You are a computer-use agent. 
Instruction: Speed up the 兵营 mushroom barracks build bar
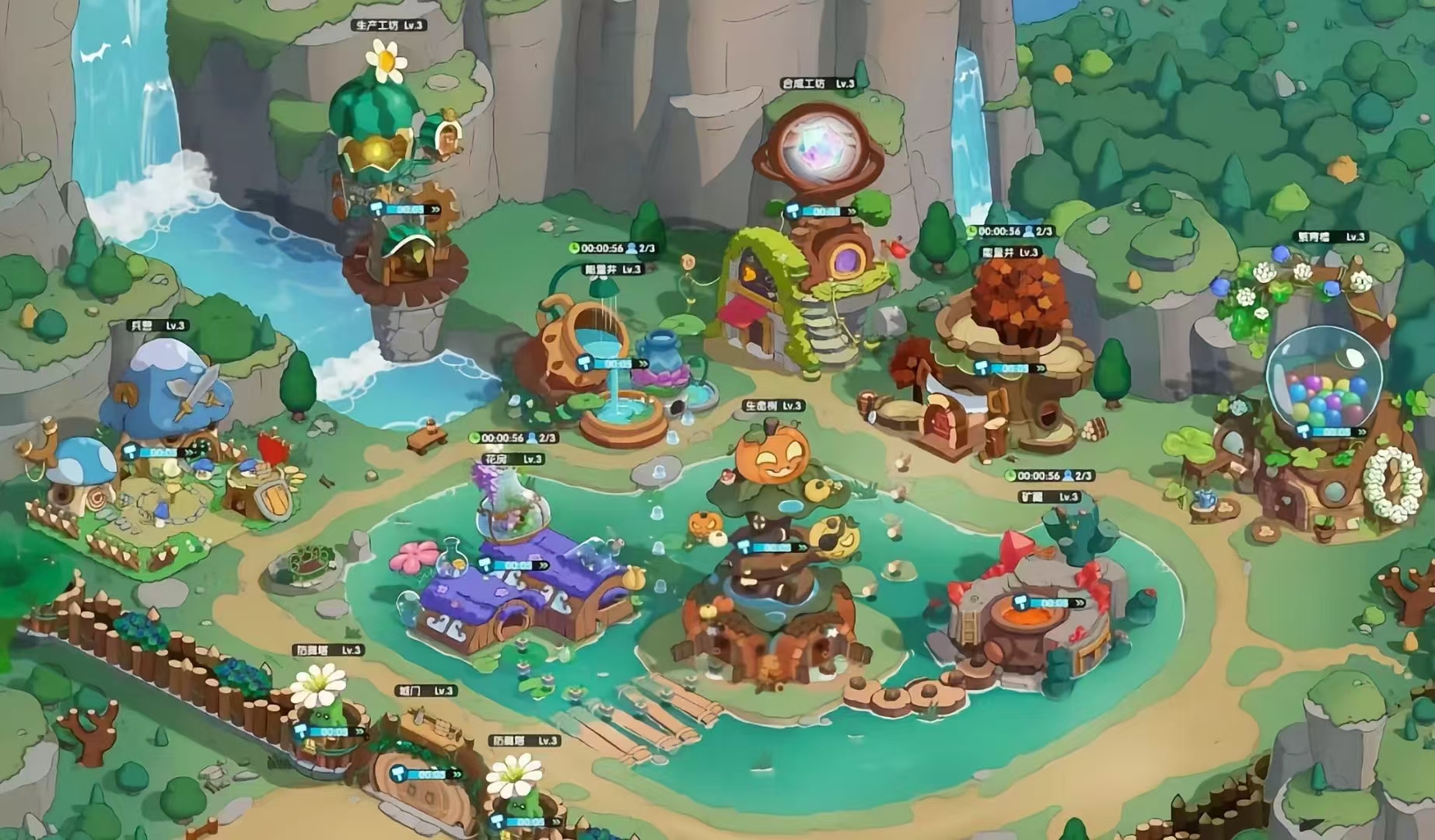pyautogui.click(x=162, y=452)
